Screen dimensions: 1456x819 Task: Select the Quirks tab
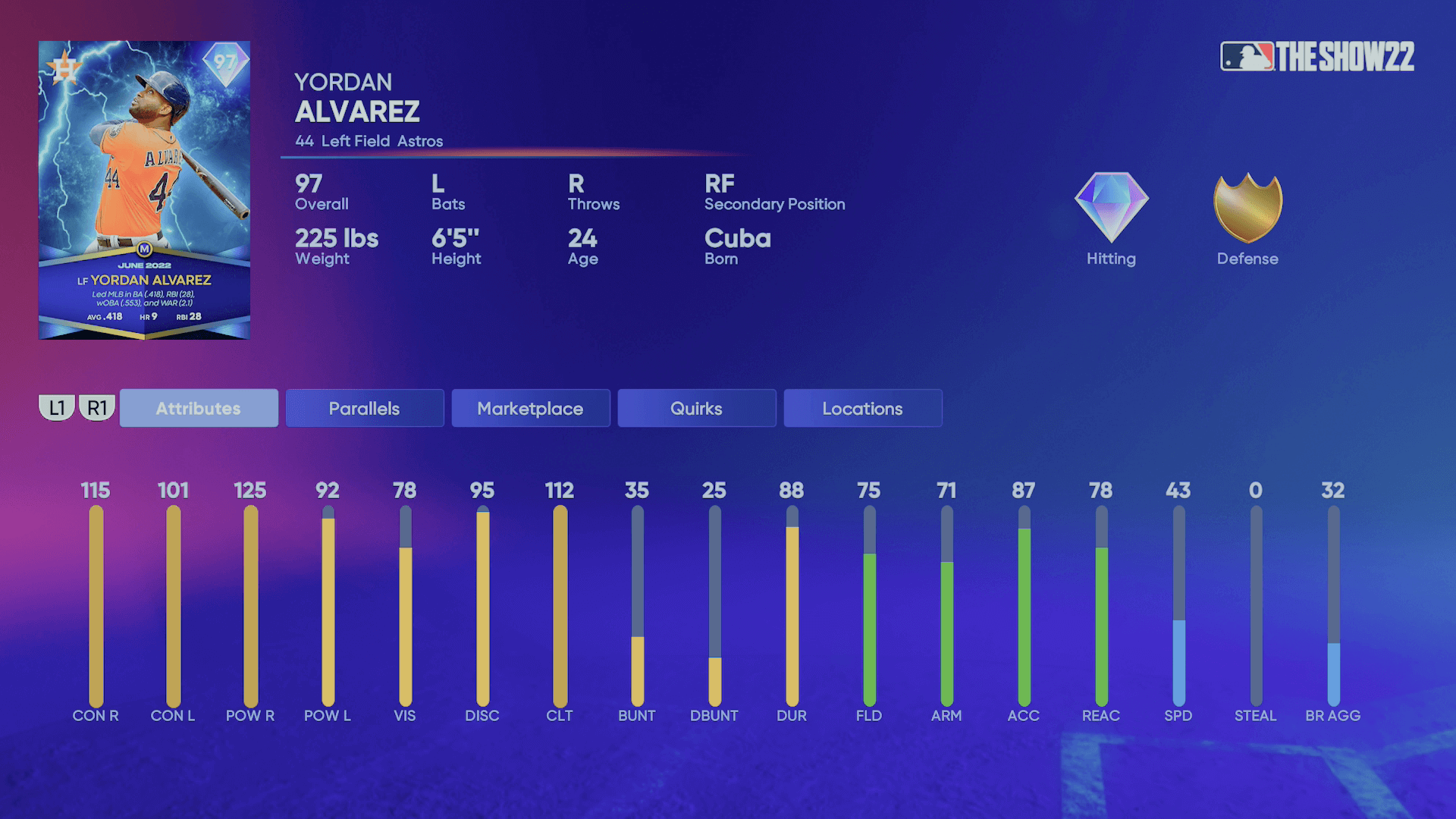tap(696, 408)
